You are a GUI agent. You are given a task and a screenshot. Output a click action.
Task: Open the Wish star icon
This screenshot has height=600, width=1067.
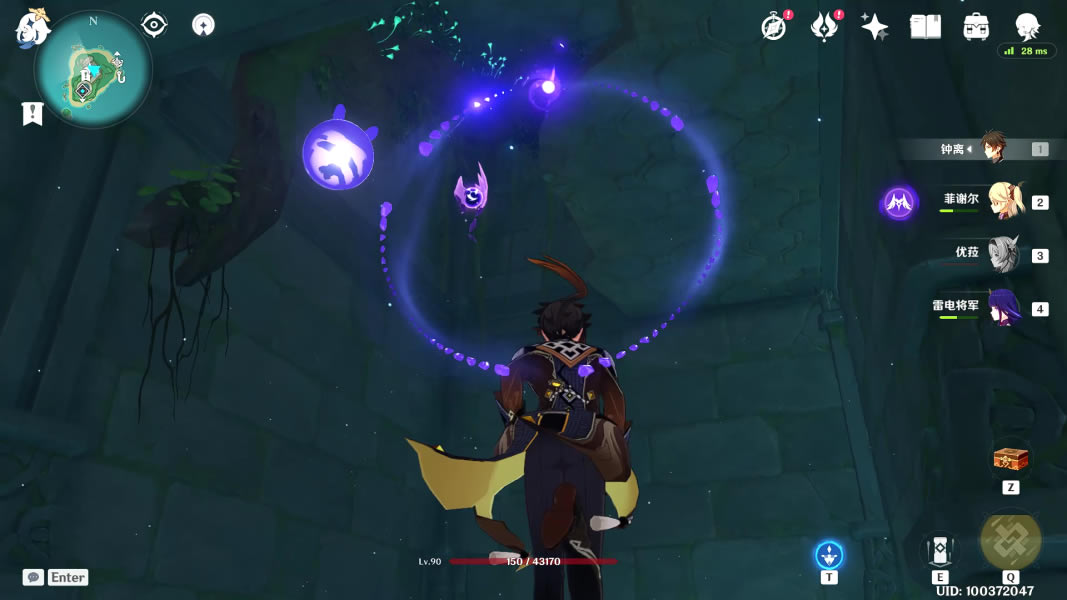[875, 27]
